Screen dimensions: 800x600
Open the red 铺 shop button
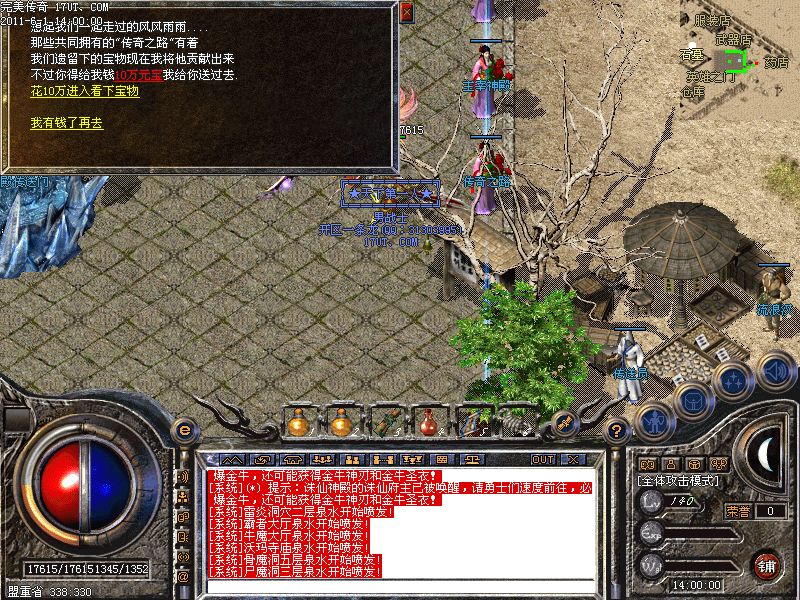[x=767, y=563]
